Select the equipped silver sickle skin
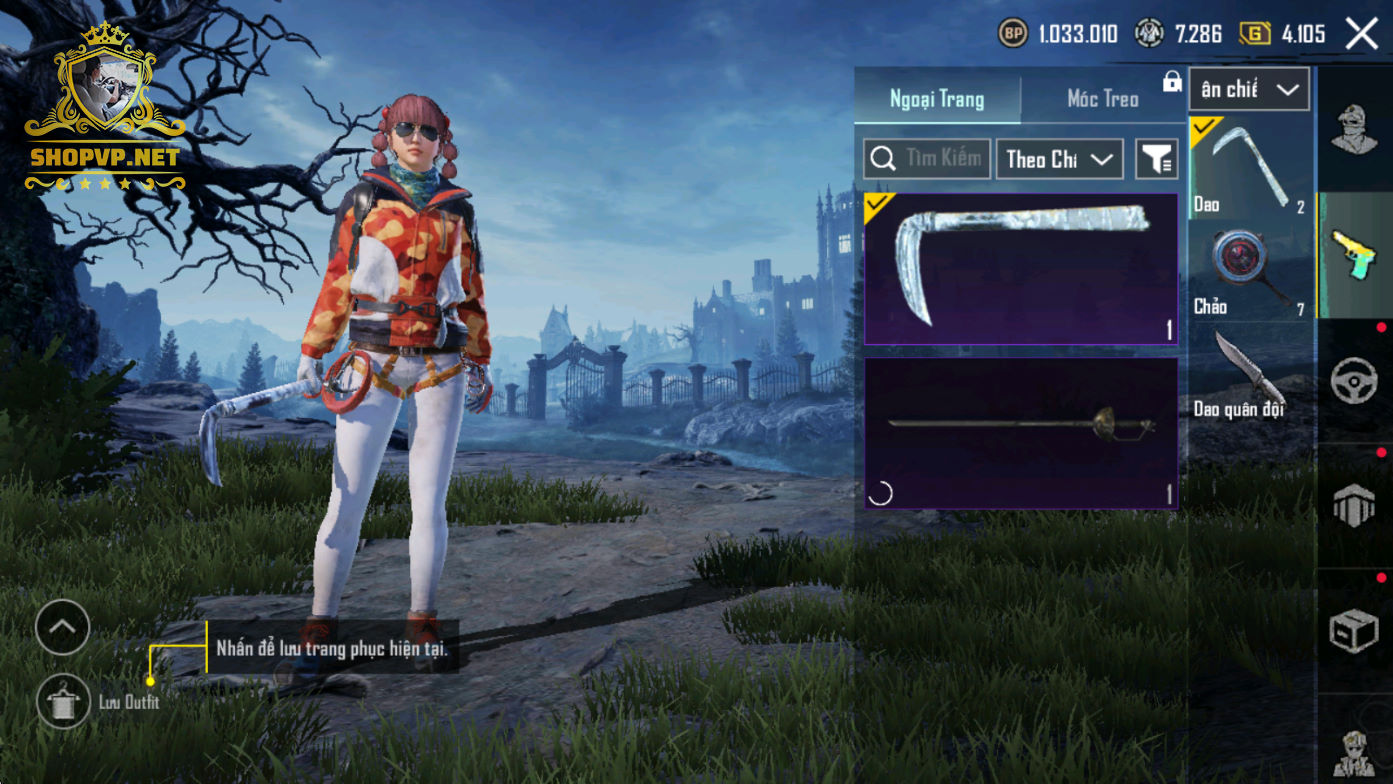Viewport: 1393px width, 784px height. click(x=1021, y=269)
